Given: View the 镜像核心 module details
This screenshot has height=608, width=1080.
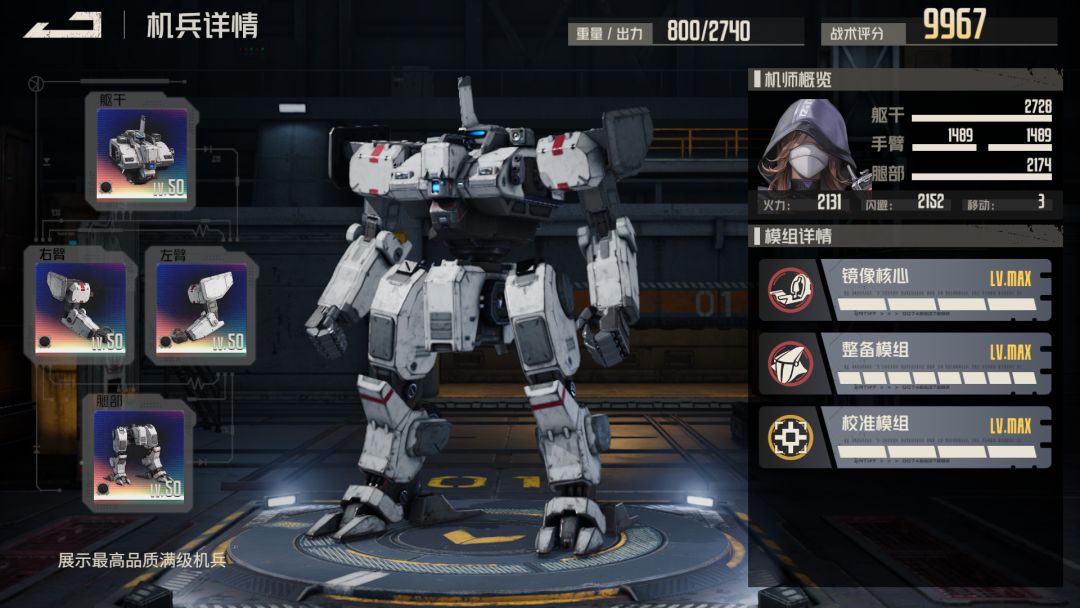Looking at the screenshot, I should point(905,290).
